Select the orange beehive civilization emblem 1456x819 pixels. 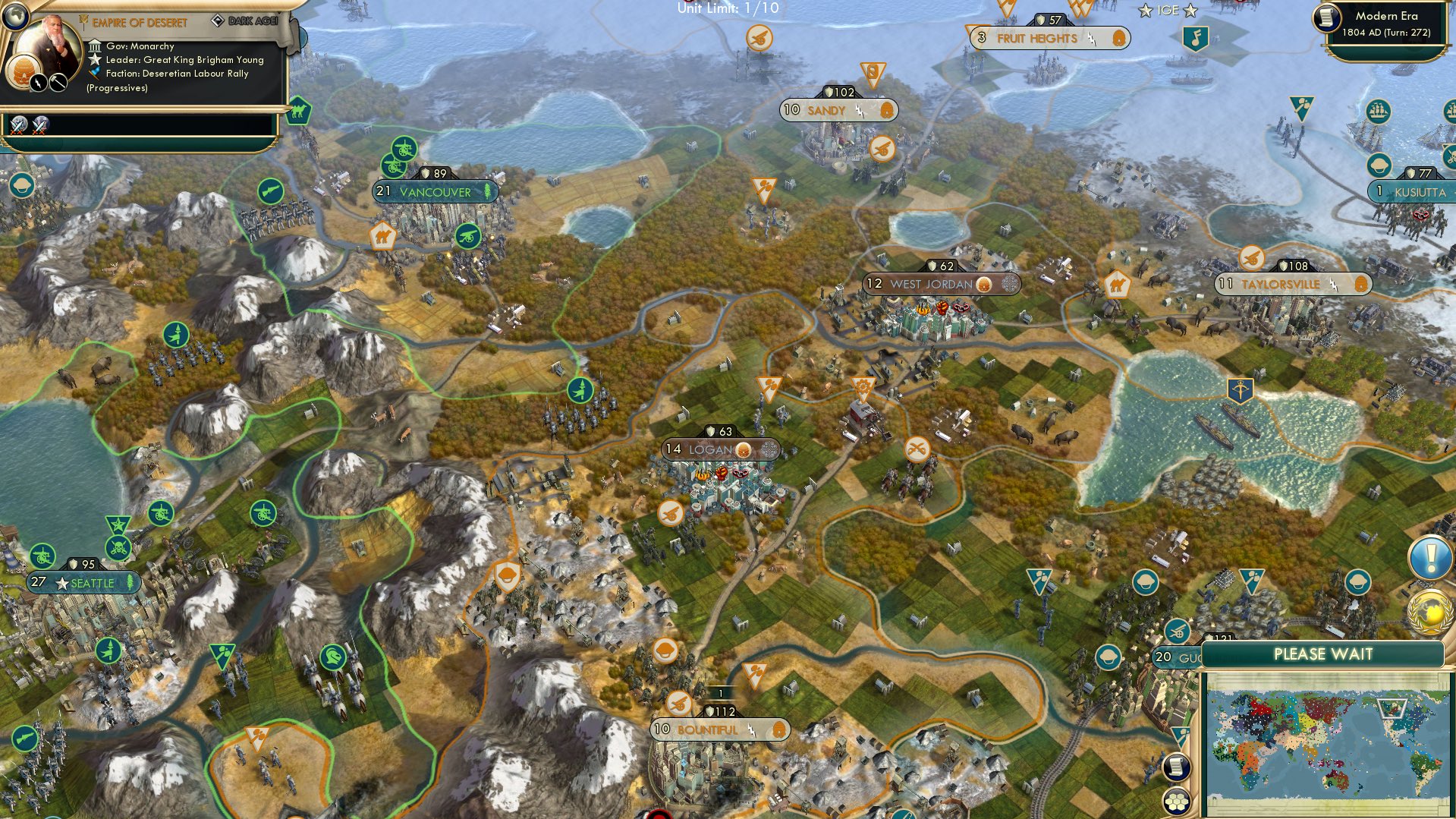tap(21, 73)
